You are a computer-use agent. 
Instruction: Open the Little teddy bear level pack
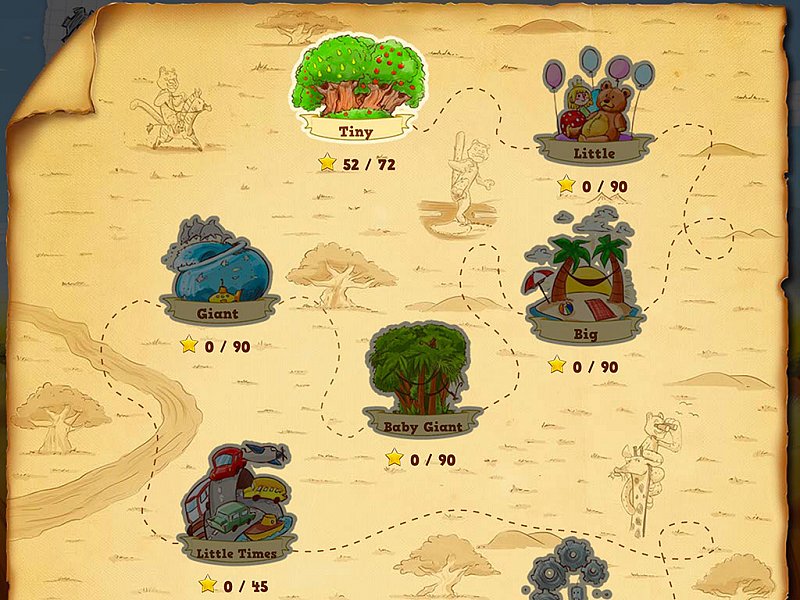click(594, 108)
